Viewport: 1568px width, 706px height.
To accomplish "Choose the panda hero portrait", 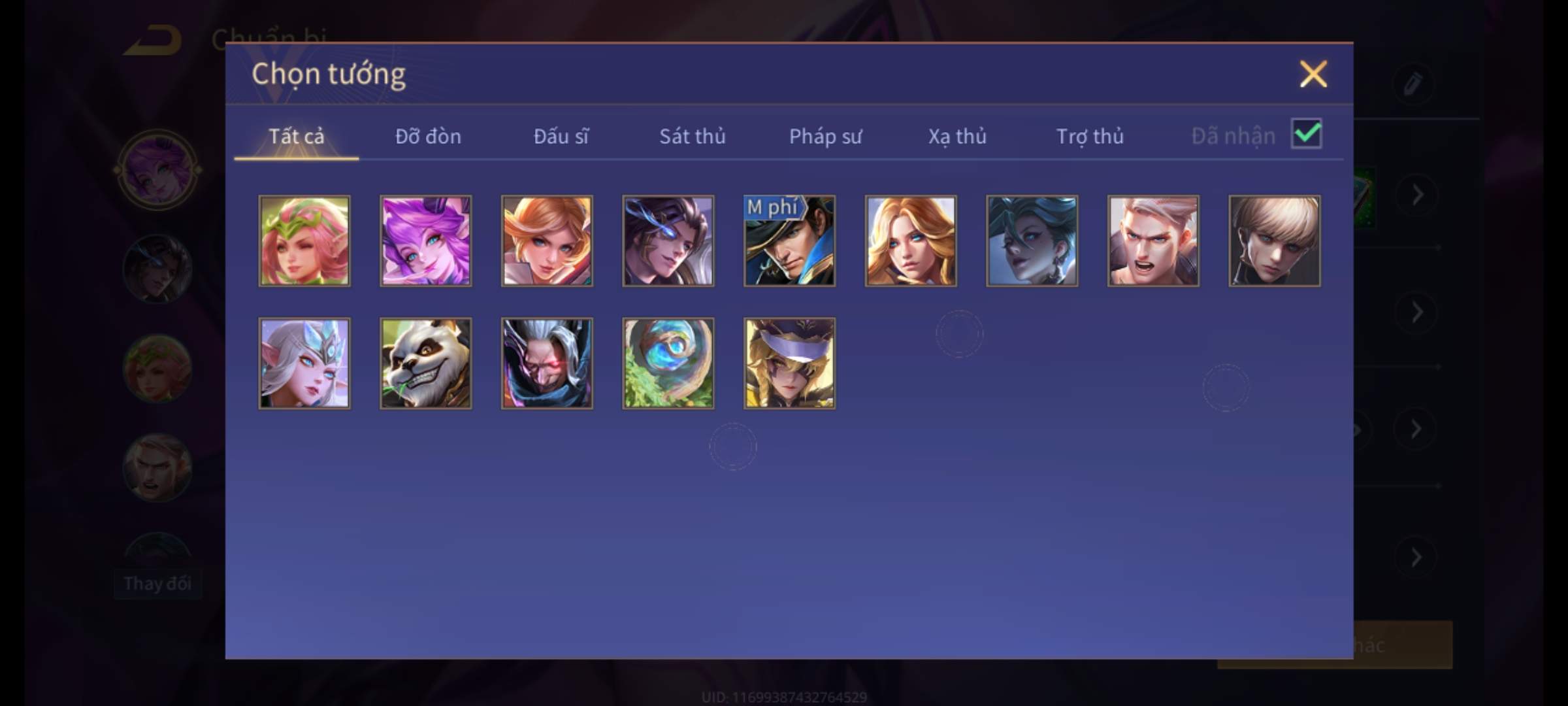I will [x=426, y=363].
